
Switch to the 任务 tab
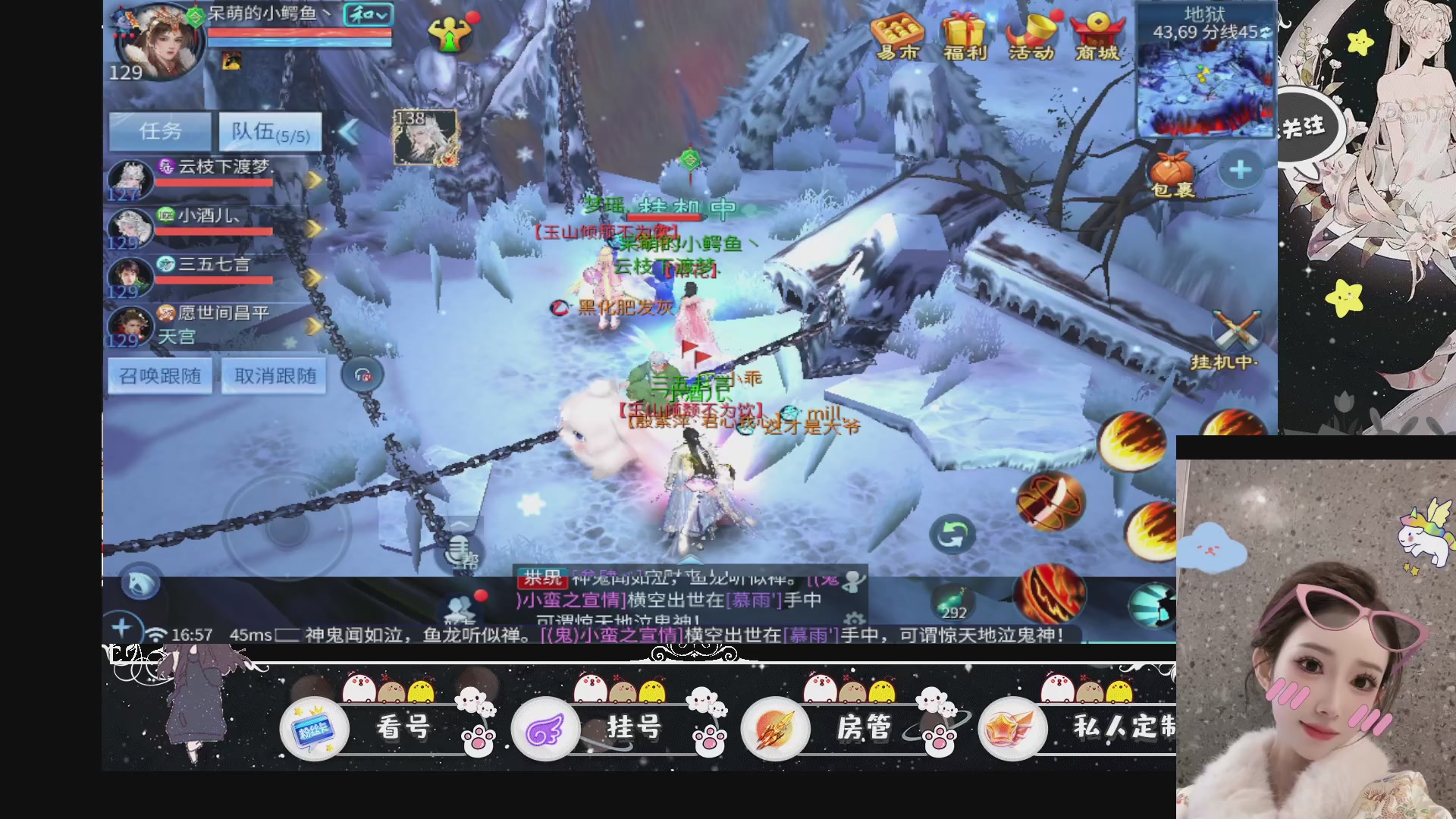tap(160, 130)
